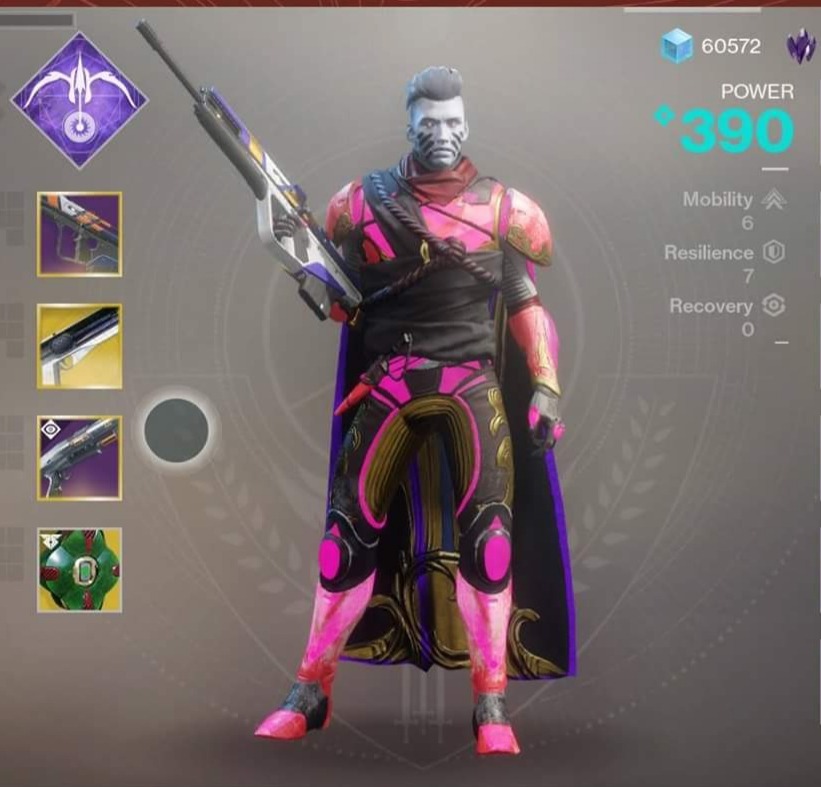Click the purple Legendary Shards icon
This screenshot has height=787, width=821.
[801, 46]
